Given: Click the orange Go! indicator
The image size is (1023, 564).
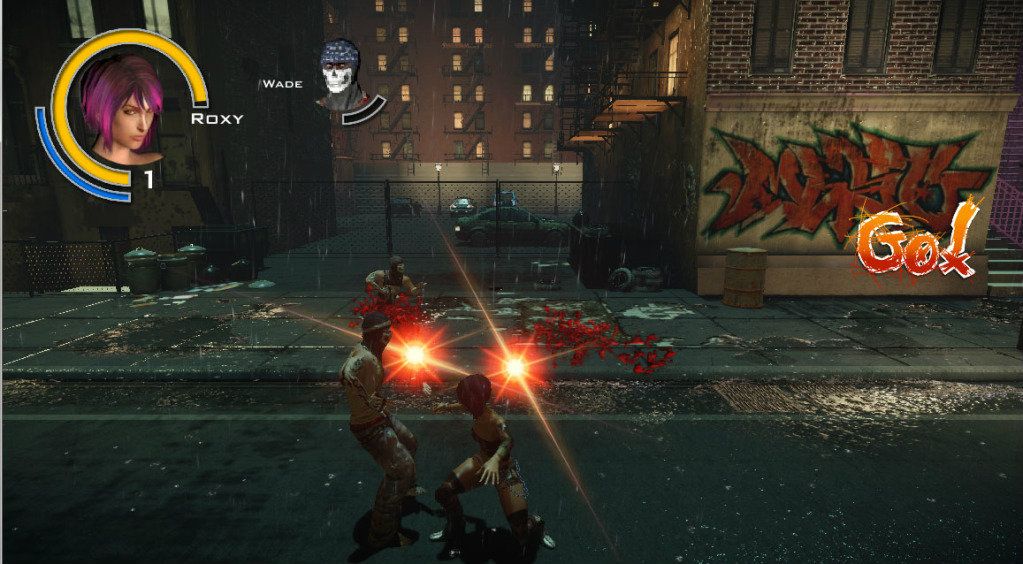Looking at the screenshot, I should pos(916,242).
